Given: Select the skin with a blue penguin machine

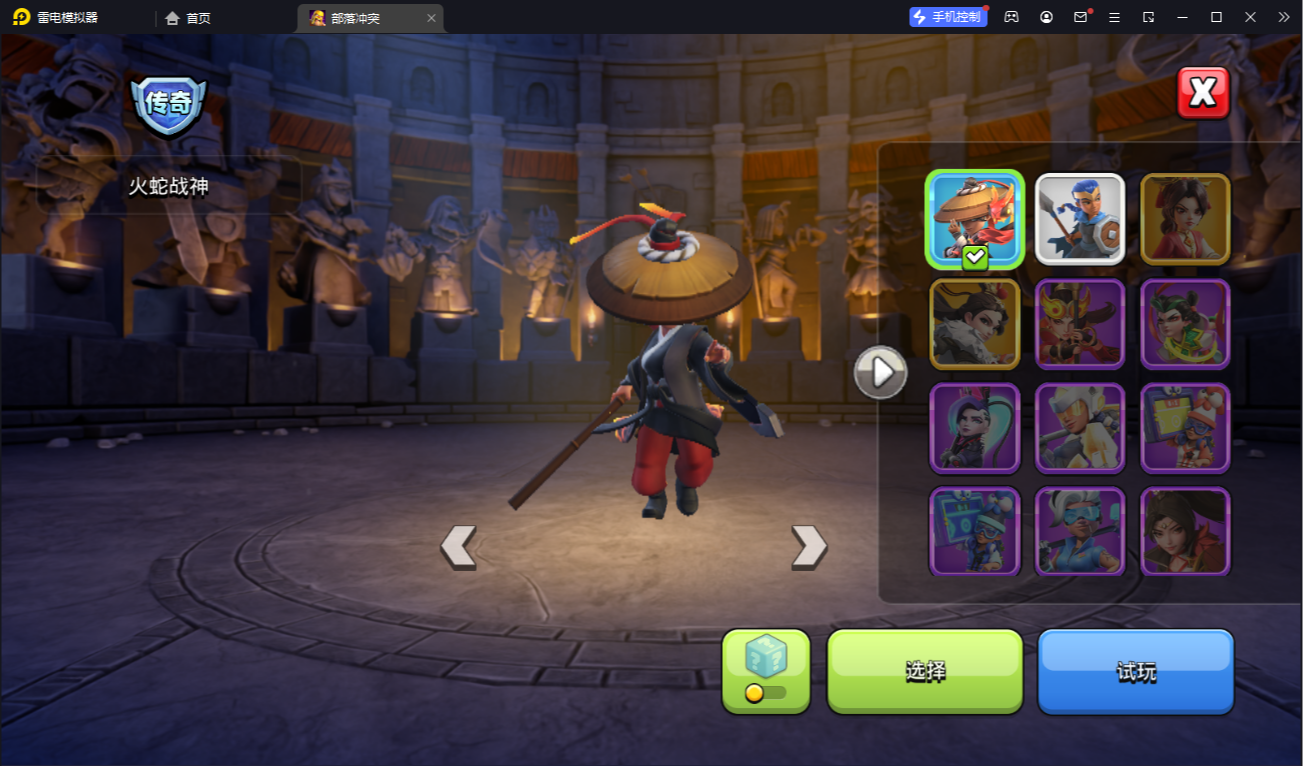Looking at the screenshot, I should [975, 531].
